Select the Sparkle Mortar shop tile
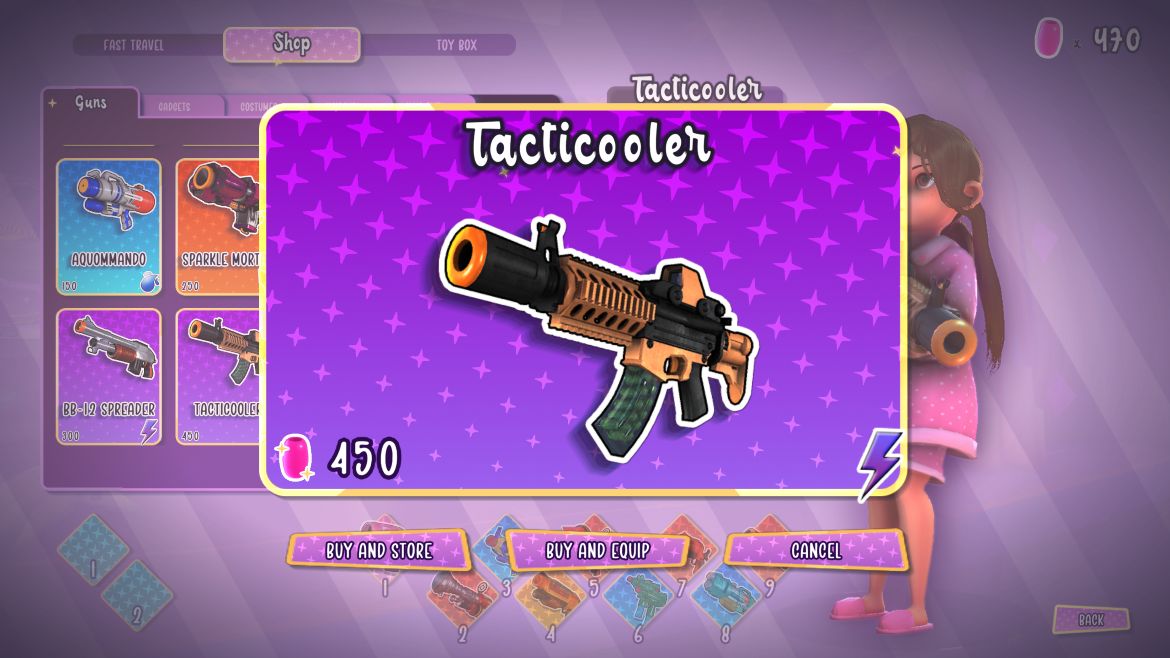Viewport: 1170px width, 658px height. click(219, 227)
